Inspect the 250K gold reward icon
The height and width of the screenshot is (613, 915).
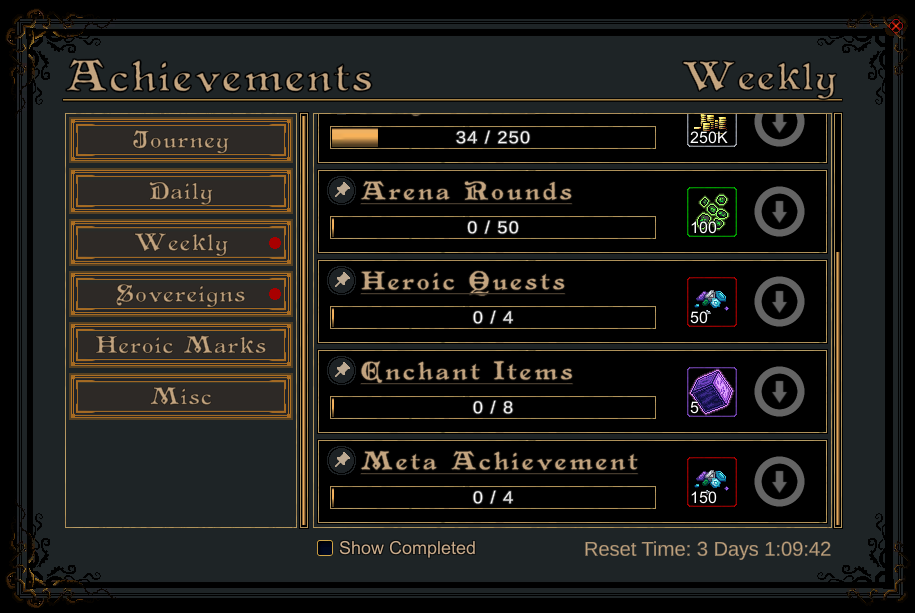pos(712,130)
